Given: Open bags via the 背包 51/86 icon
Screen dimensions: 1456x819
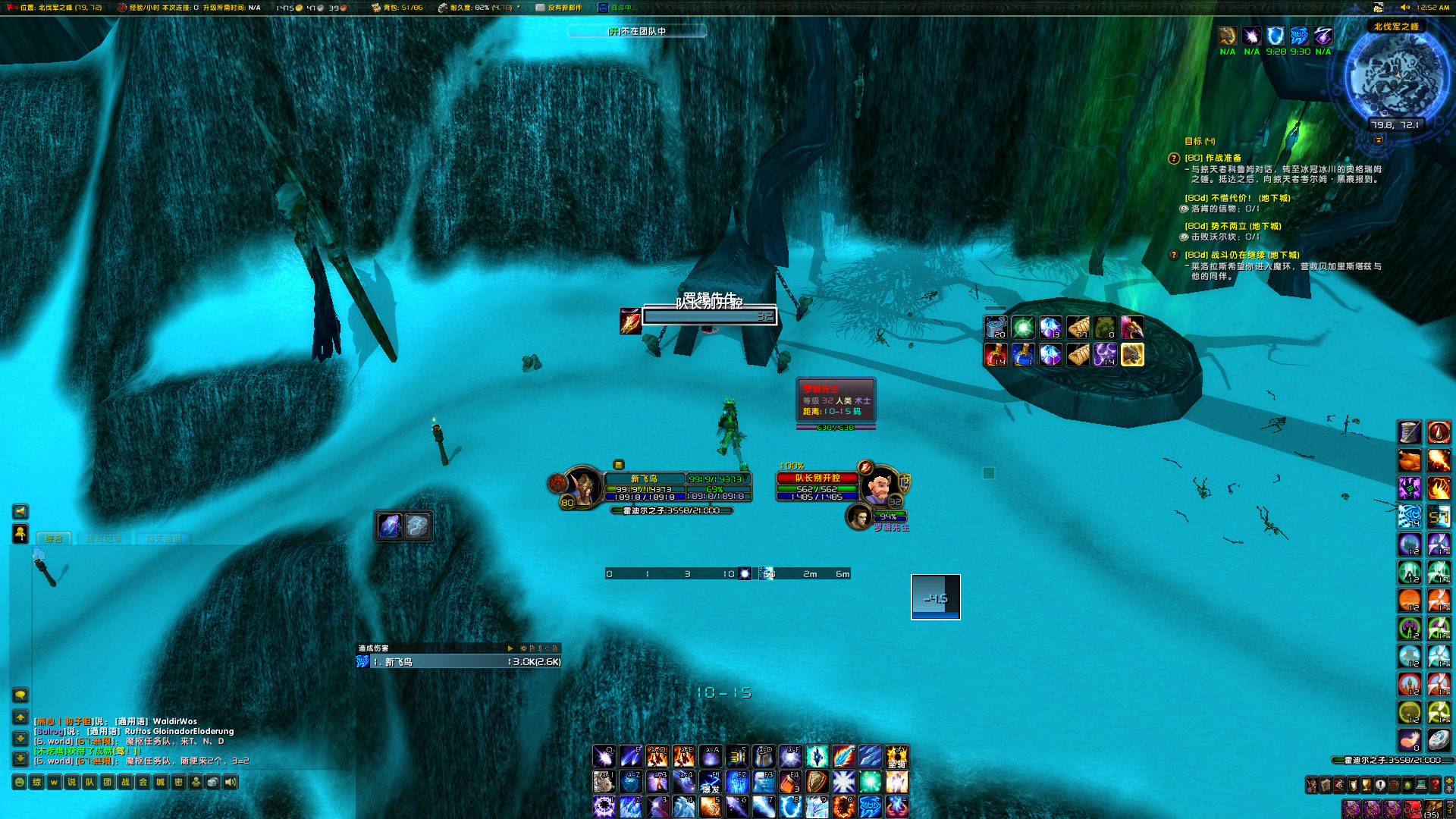Looking at the screenshot, I should pos(375,8).
